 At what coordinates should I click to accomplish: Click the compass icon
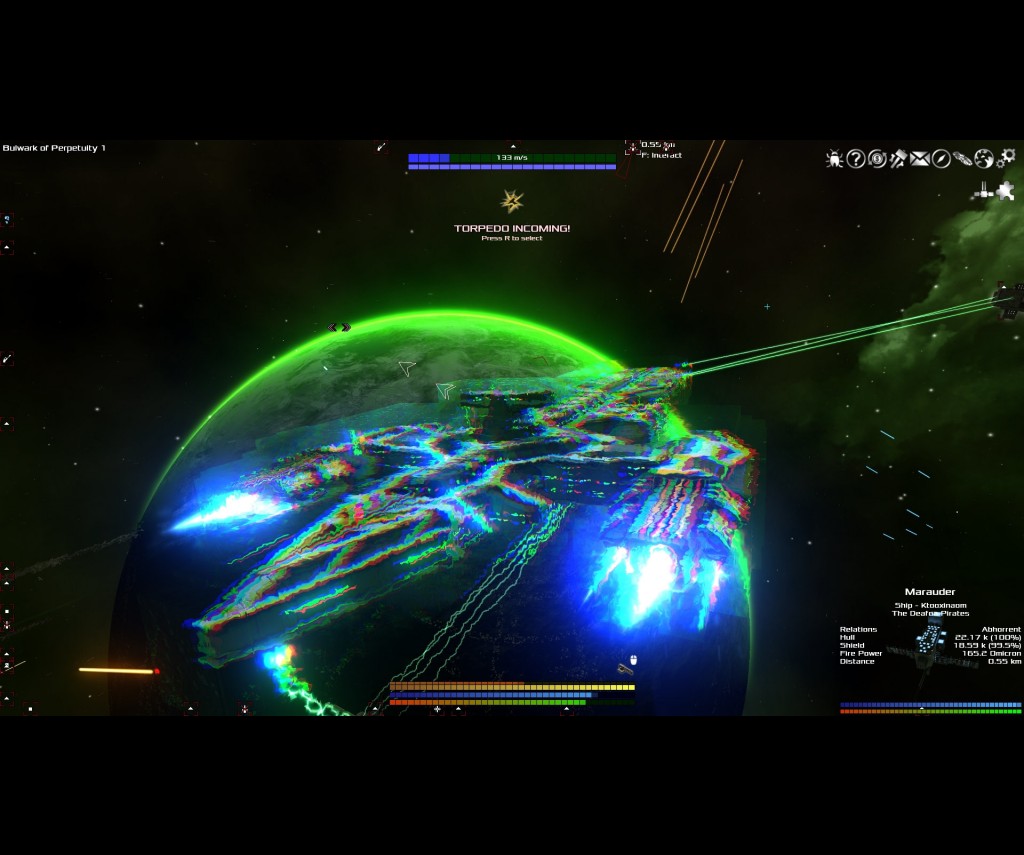pyautogui.click(x=941, y=159)
